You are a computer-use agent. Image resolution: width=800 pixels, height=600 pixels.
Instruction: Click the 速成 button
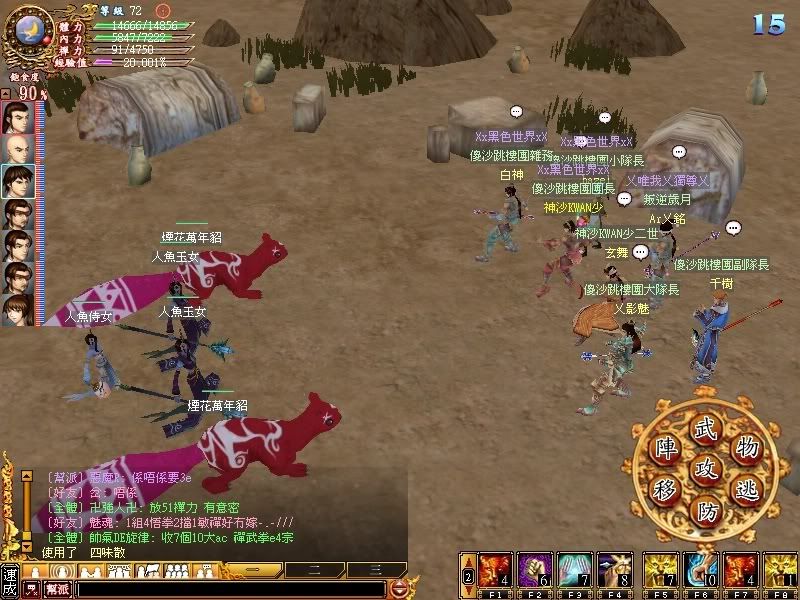pyautogui.click(x=11, y=580)
